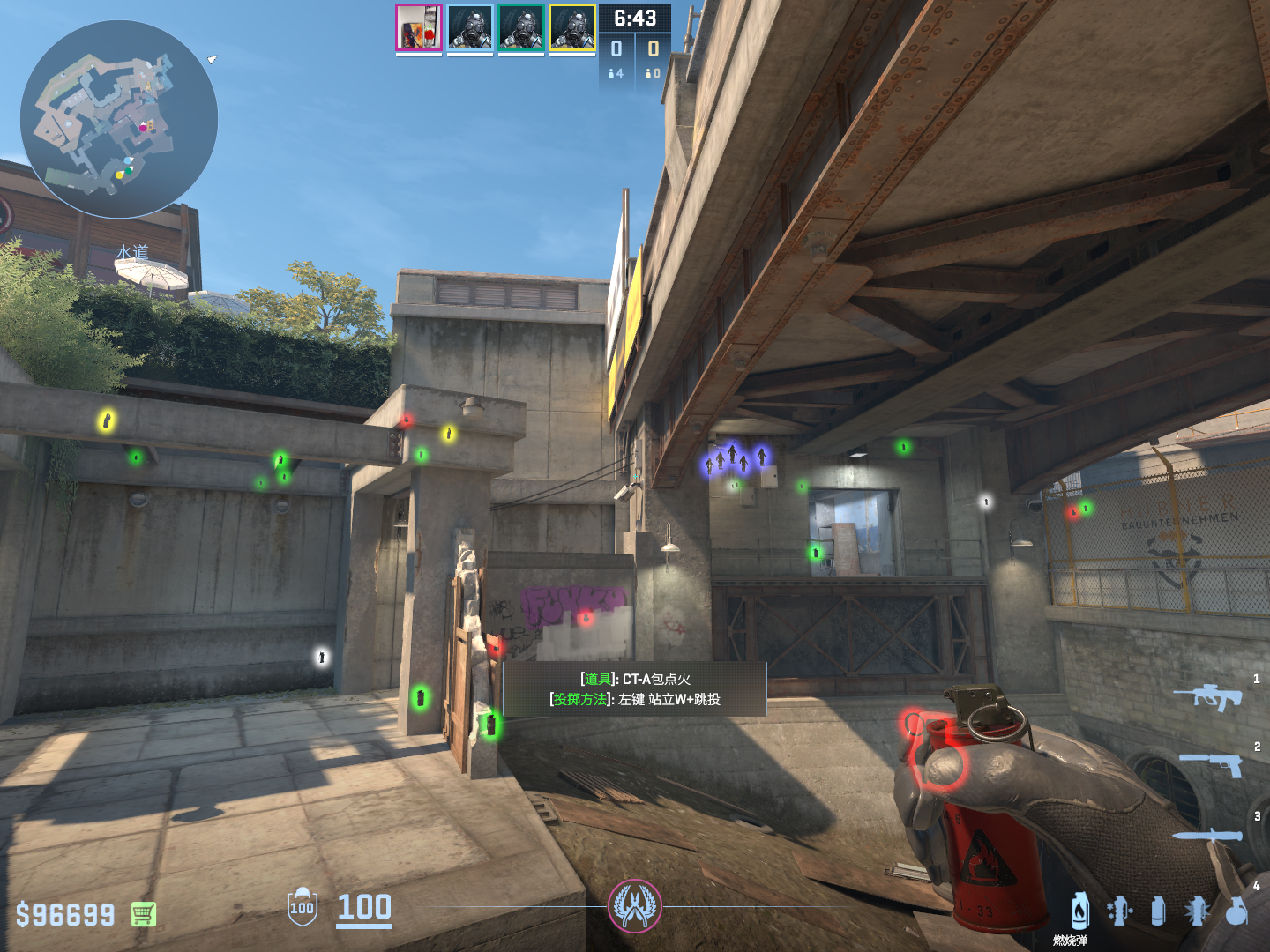Image resolution: width=1270 pixels, height=952 pixels.
Task: Pick the flashbang grenade icon
Action: [1197, 911]
